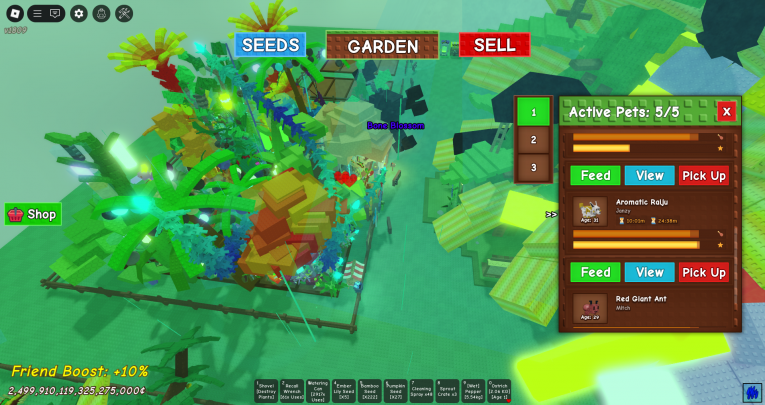Screen dimensions: 765x405
Task: Open the gear settings icon
Action: [79, 14]
